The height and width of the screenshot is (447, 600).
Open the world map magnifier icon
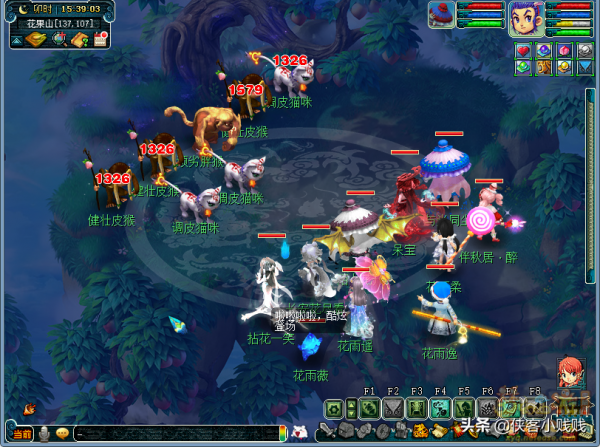[x=59, y=40]
